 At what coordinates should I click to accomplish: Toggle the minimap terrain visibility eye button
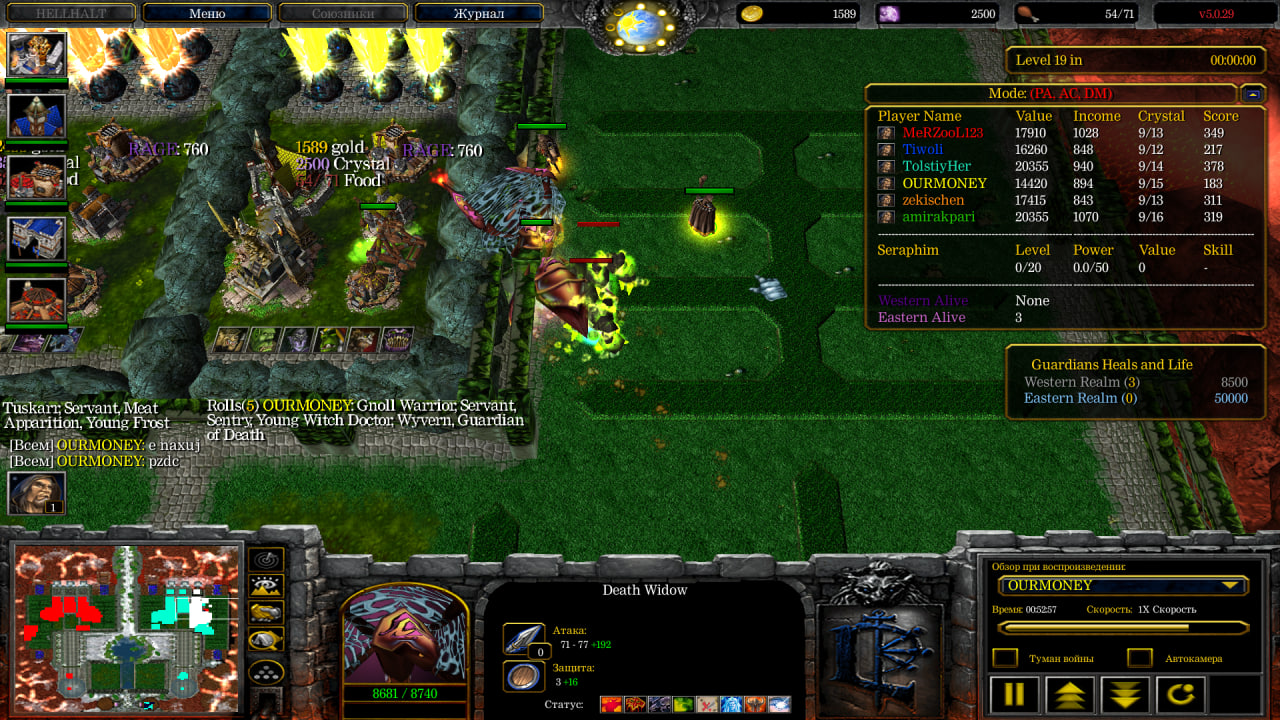point(266,586)
